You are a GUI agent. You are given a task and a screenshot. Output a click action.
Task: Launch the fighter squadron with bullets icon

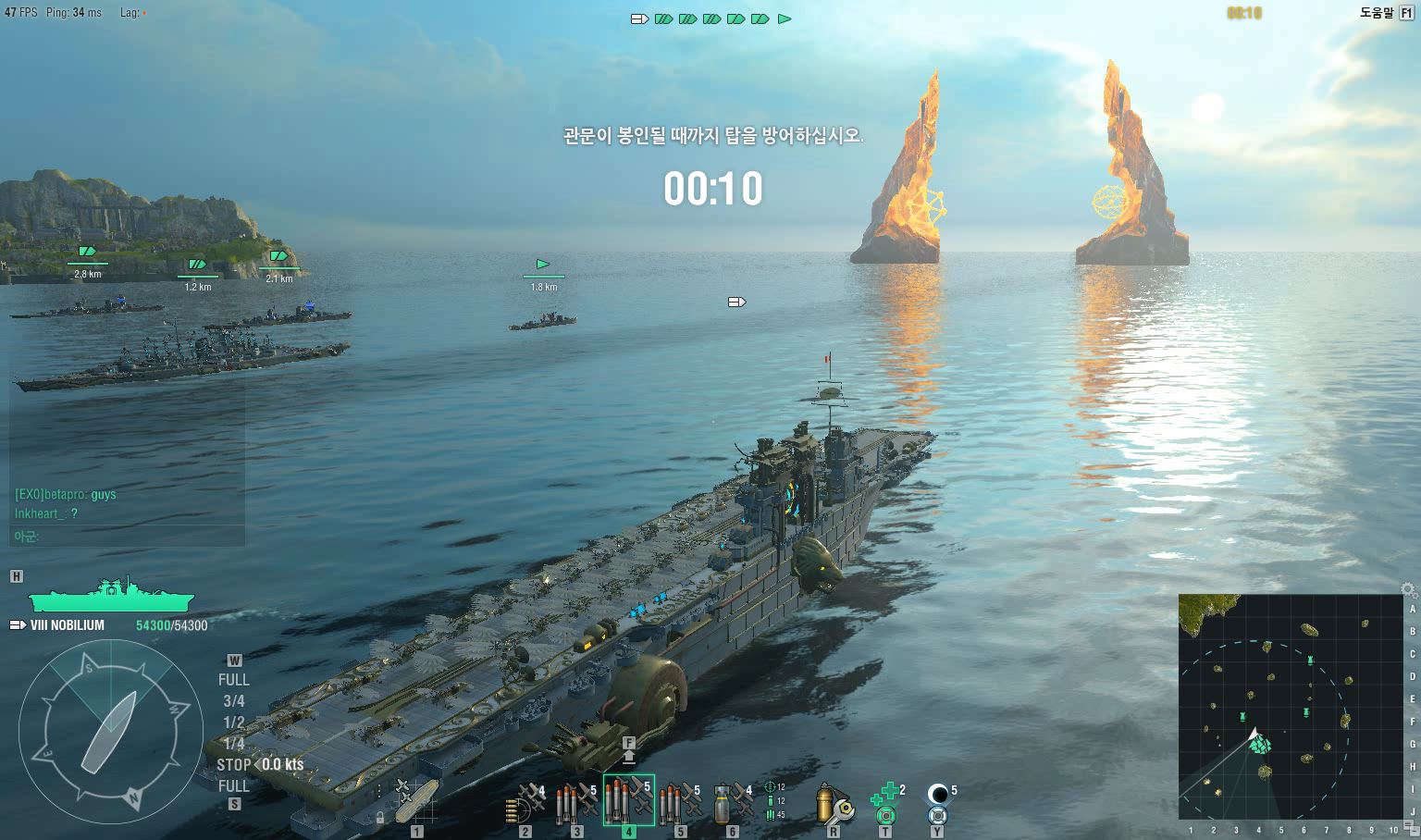(x=525, y=803)
